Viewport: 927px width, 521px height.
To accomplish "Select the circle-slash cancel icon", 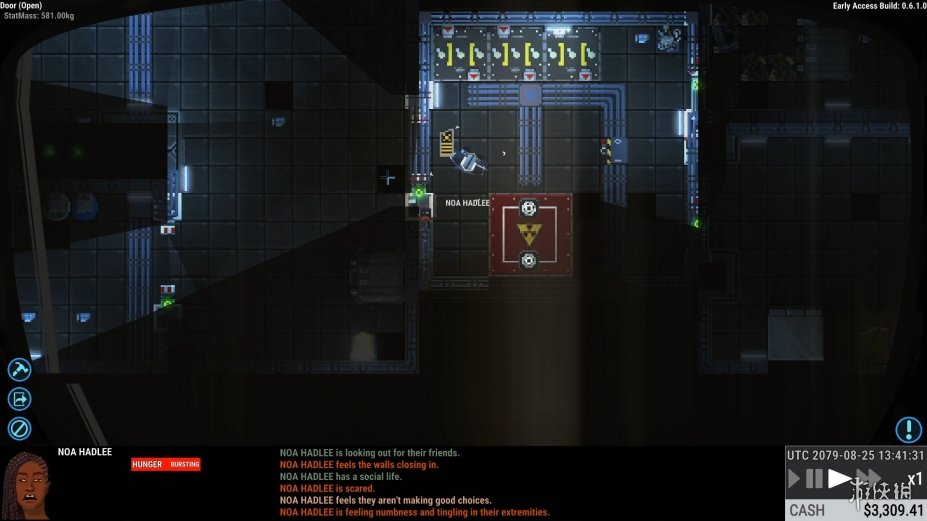I will point(19,429).
